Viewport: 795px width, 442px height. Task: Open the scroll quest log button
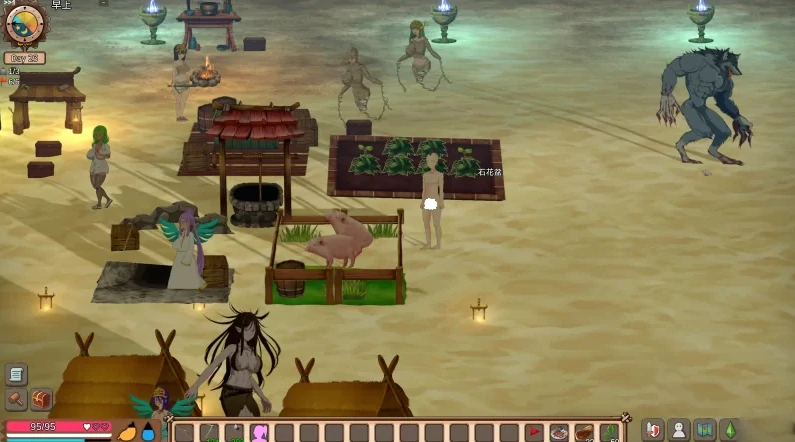pyautogui.click(x=16, y=375)
